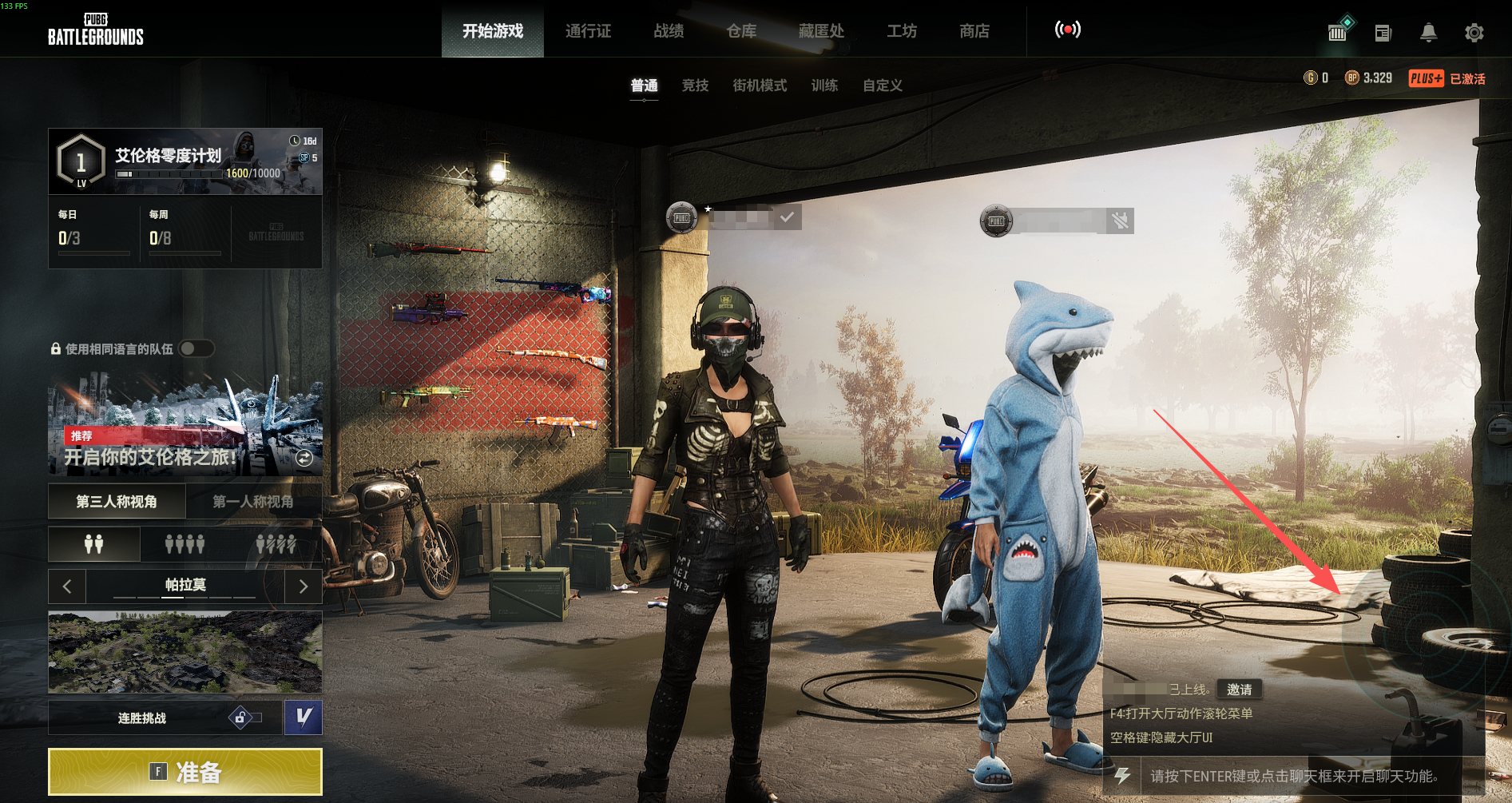Image resolution: width=1512 pixels, height=803 pixels.
Task: Click the 准备 ready button
Action: [185, 772]
